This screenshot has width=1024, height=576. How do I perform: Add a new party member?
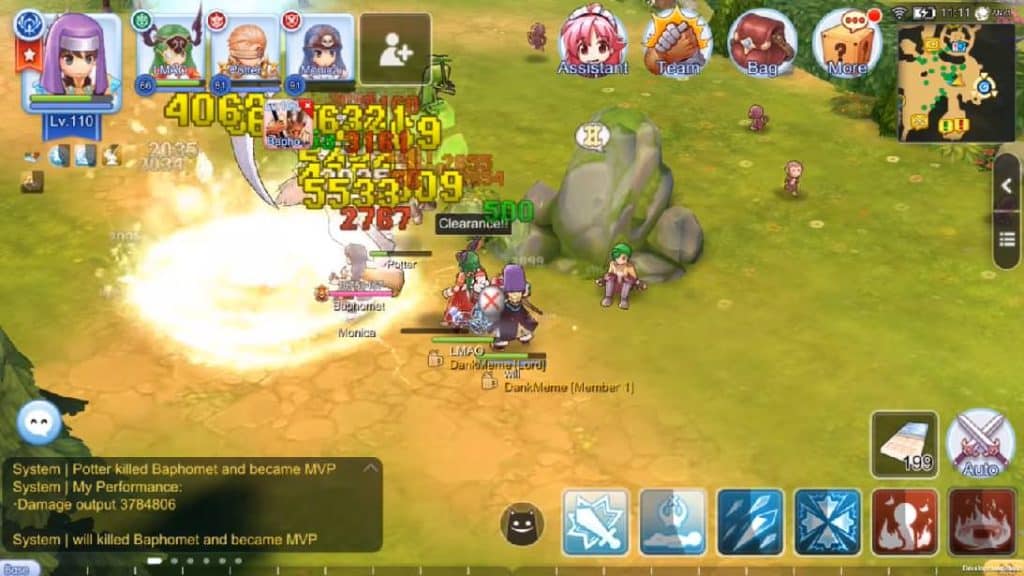click(x=395, y=48)
